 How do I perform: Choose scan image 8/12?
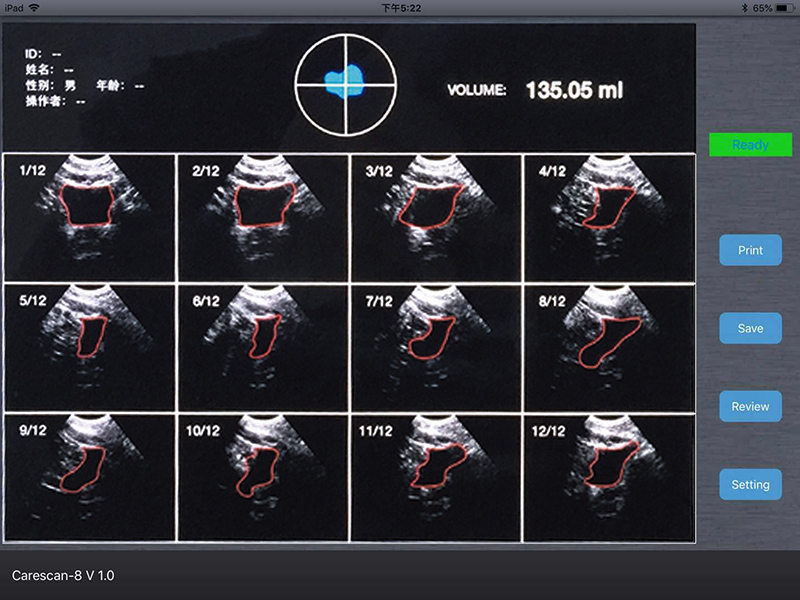(609, 347)
